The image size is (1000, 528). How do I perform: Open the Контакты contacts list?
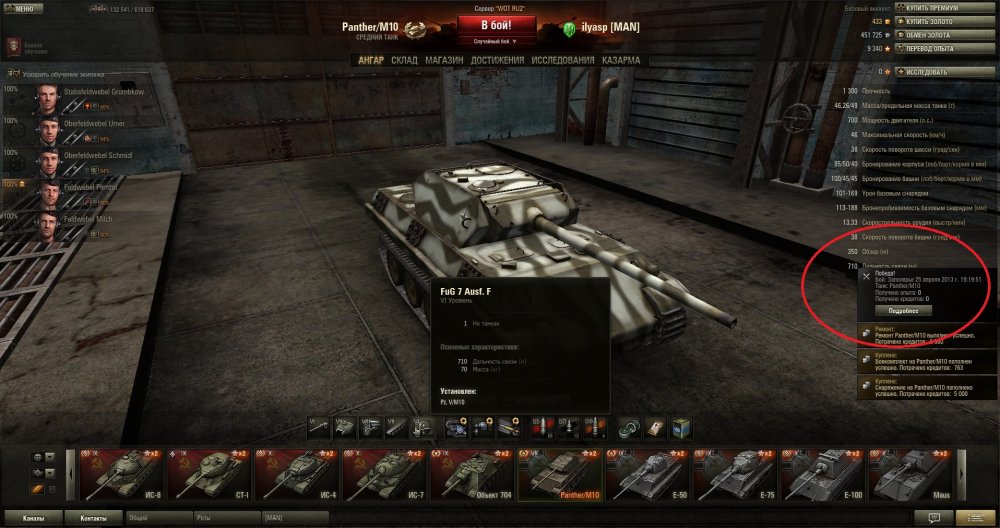point(93,519)
